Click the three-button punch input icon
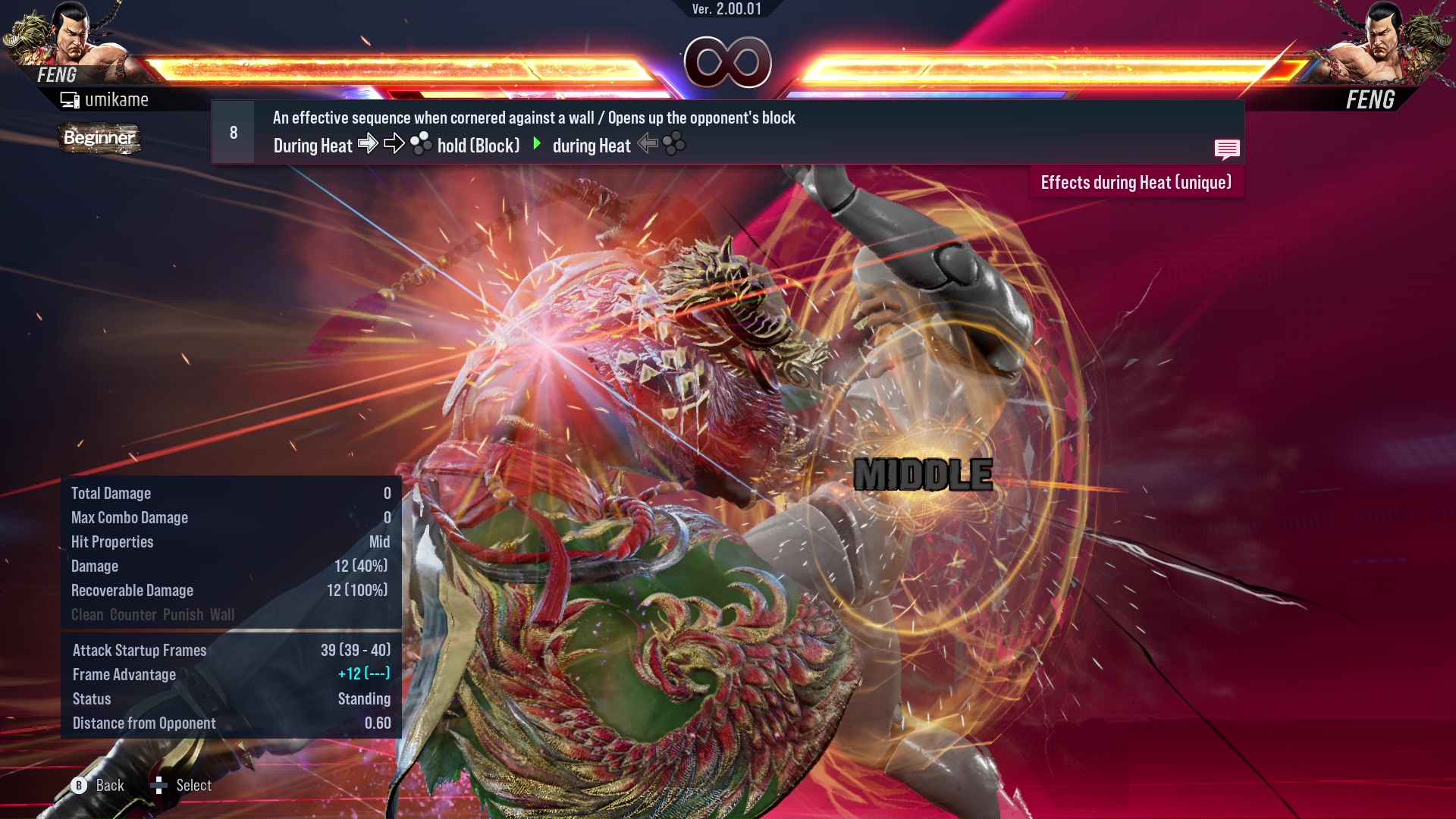This screenshot has width=1456, height=819. coord(422,144)
